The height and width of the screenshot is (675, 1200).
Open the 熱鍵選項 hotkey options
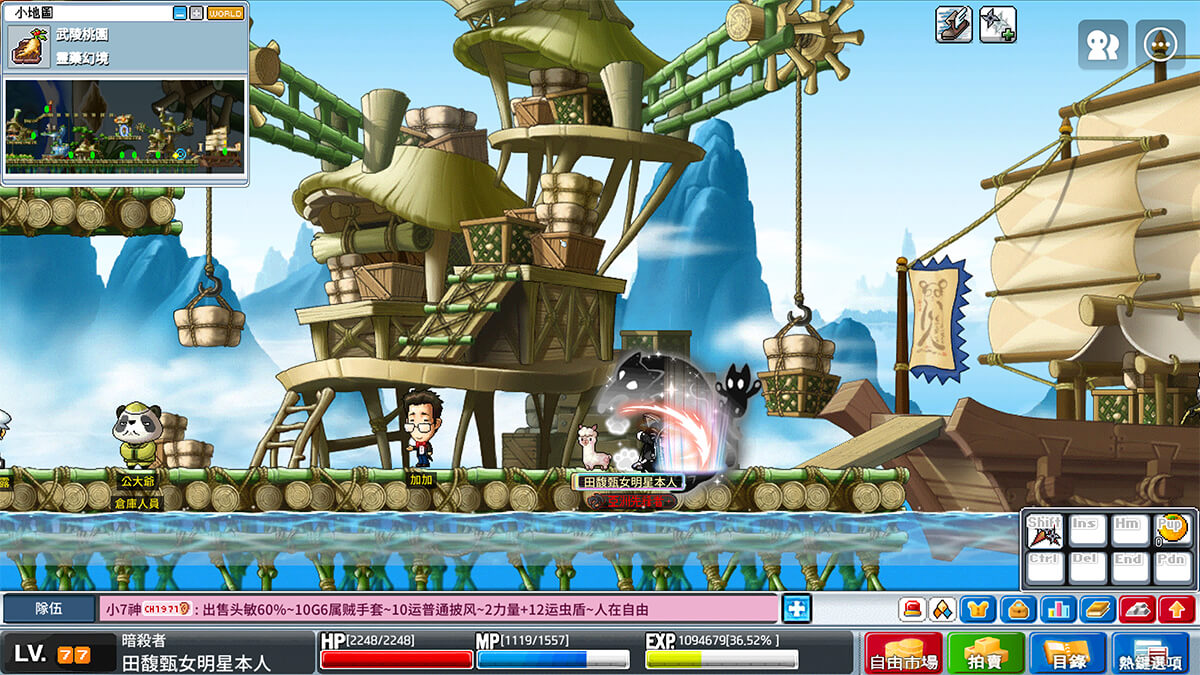click(1150, 653)
